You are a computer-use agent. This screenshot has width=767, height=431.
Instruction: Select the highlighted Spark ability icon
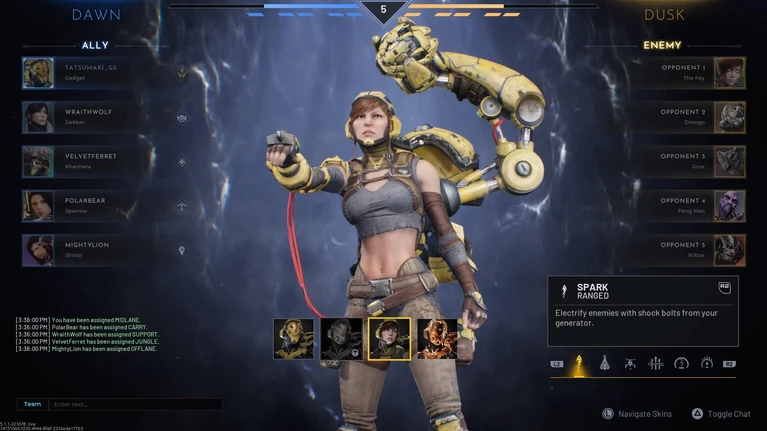(x=579, y=363)
